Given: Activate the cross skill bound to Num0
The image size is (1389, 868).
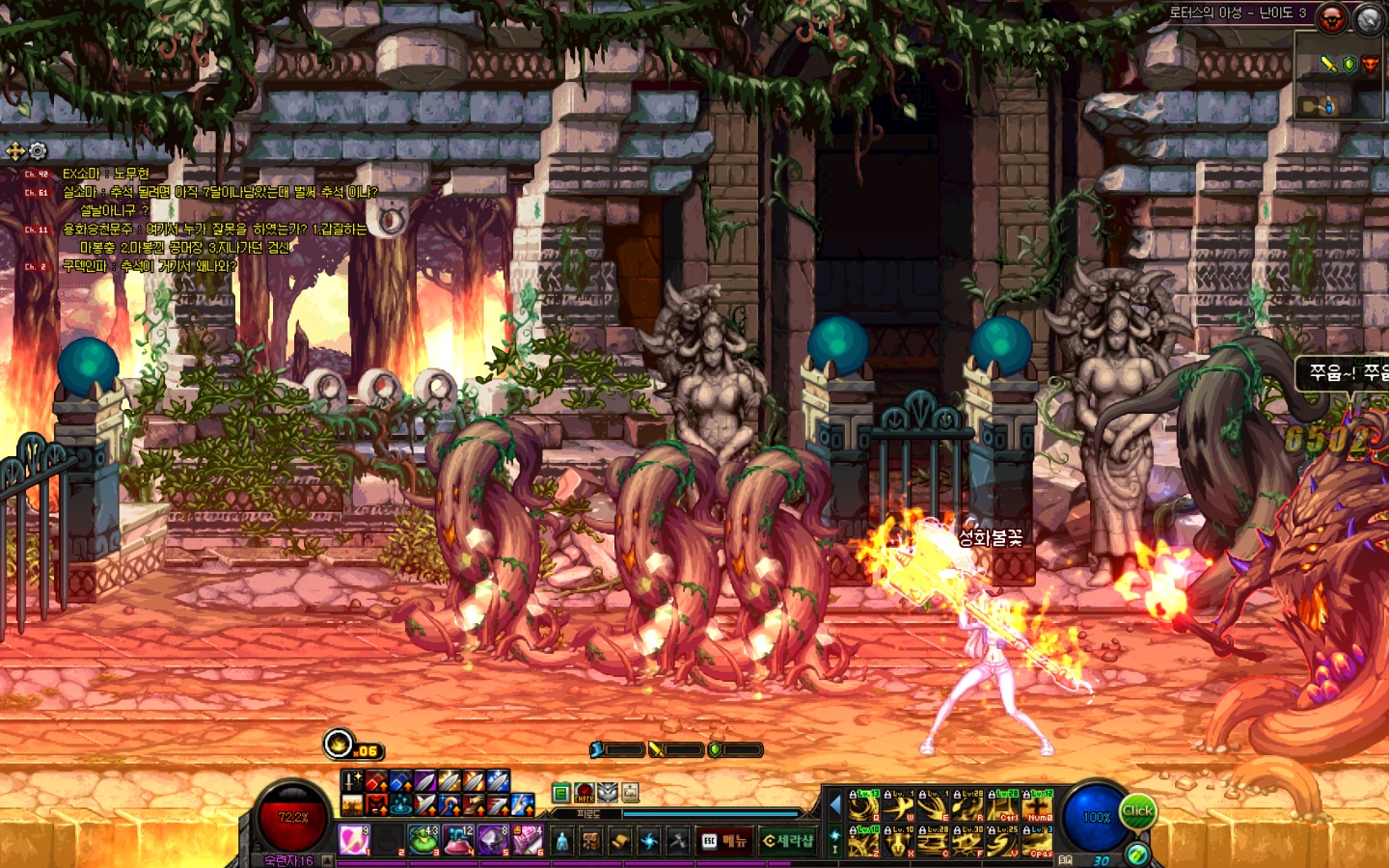Looking at the screenshot, I should tap(1038, 805).
